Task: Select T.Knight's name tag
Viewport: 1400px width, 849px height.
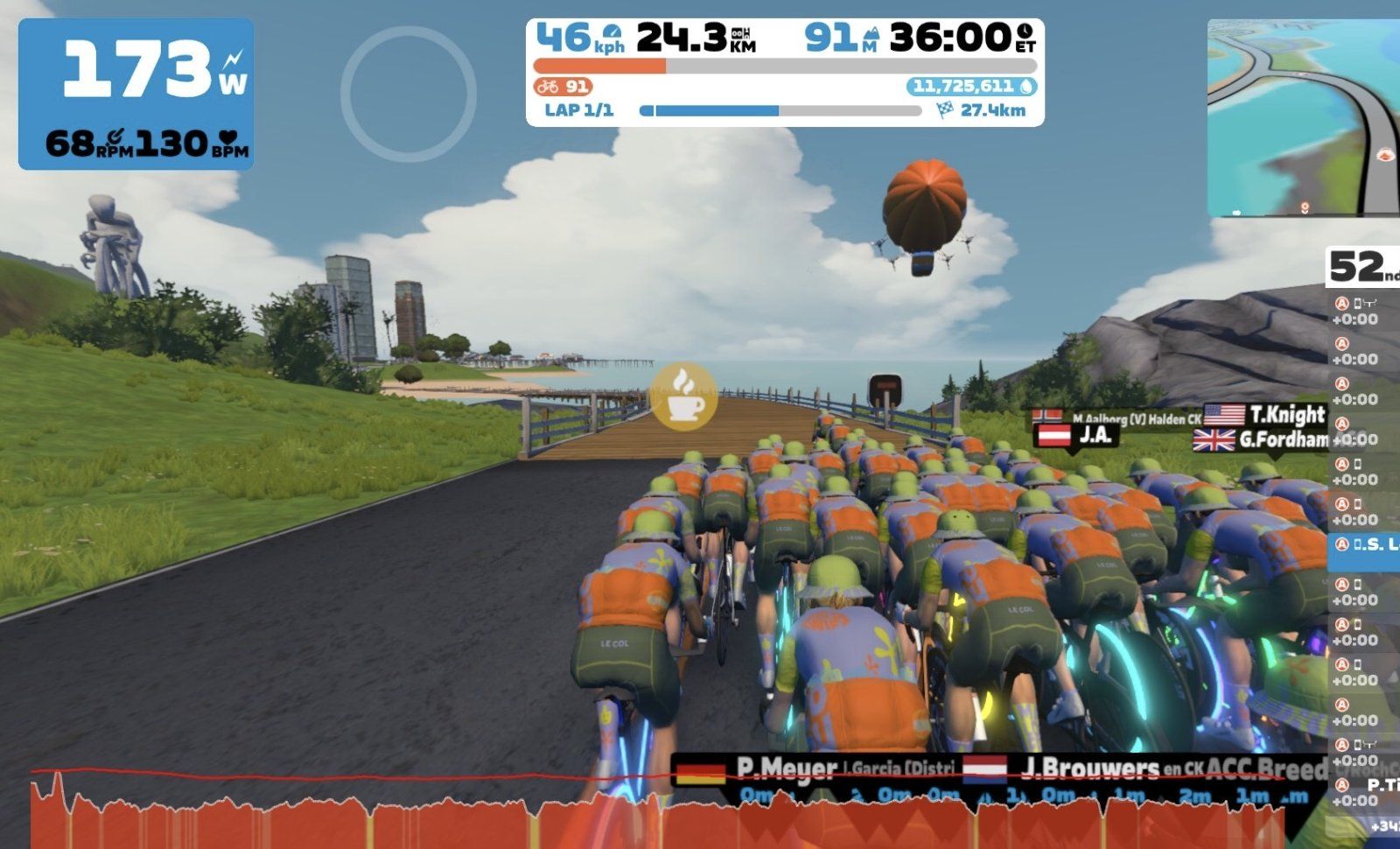Action: [1265, 414]
